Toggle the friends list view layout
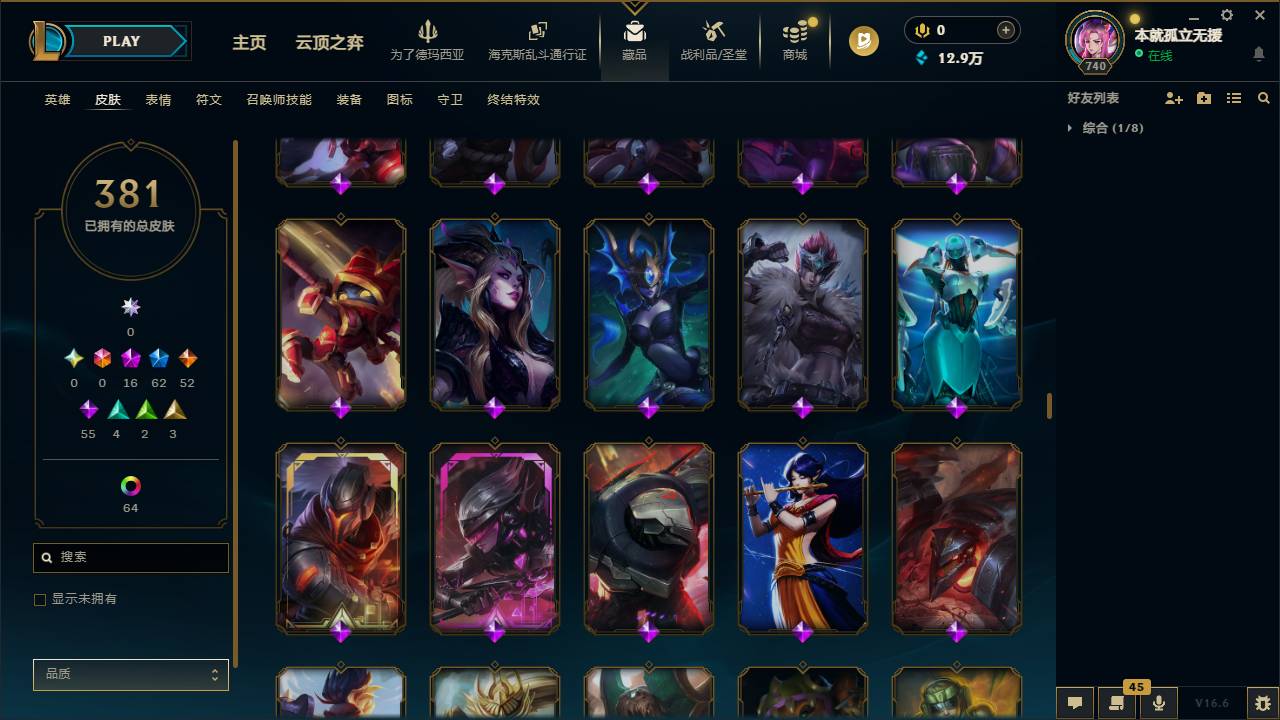 tap(1234, 97)
